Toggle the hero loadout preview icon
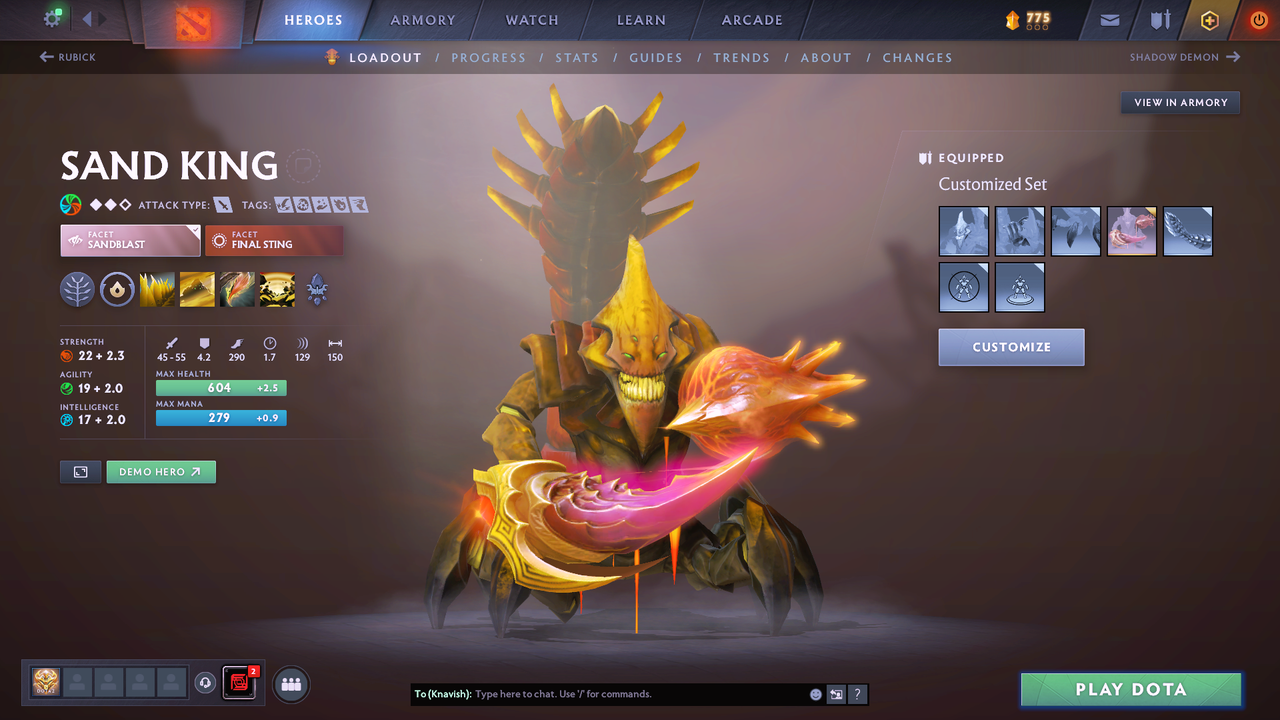This screenshot has width=1280, height=720. (80, 471)
